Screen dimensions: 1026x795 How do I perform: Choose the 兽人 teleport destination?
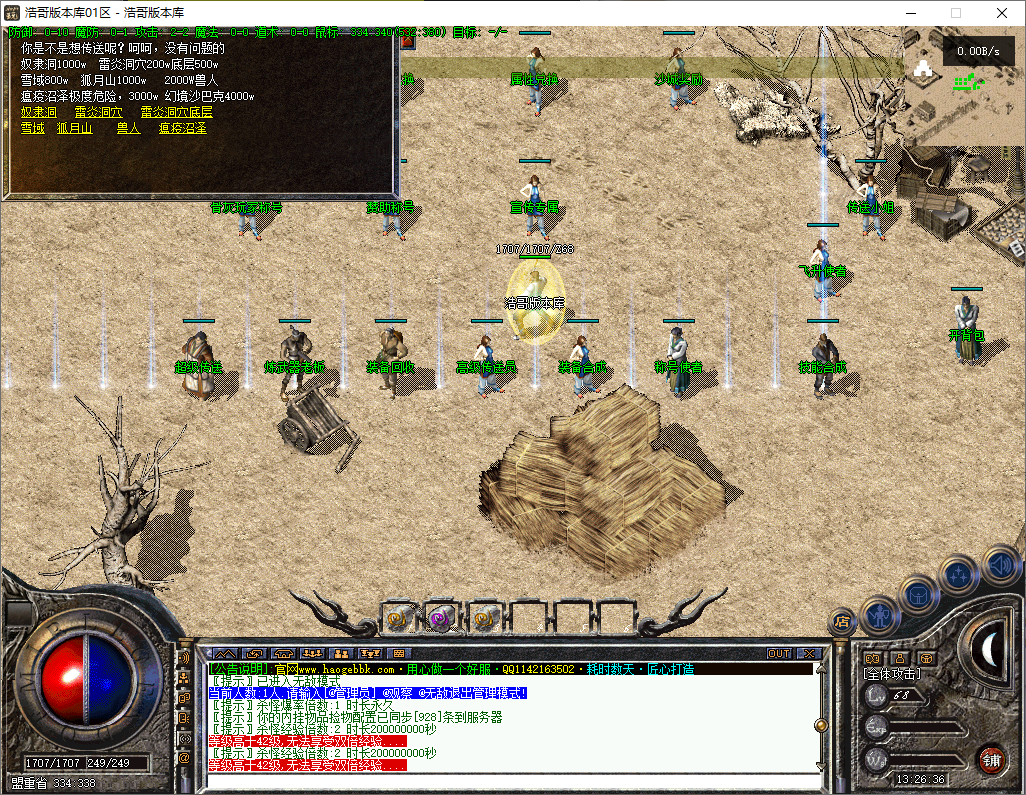click(128, 128)
